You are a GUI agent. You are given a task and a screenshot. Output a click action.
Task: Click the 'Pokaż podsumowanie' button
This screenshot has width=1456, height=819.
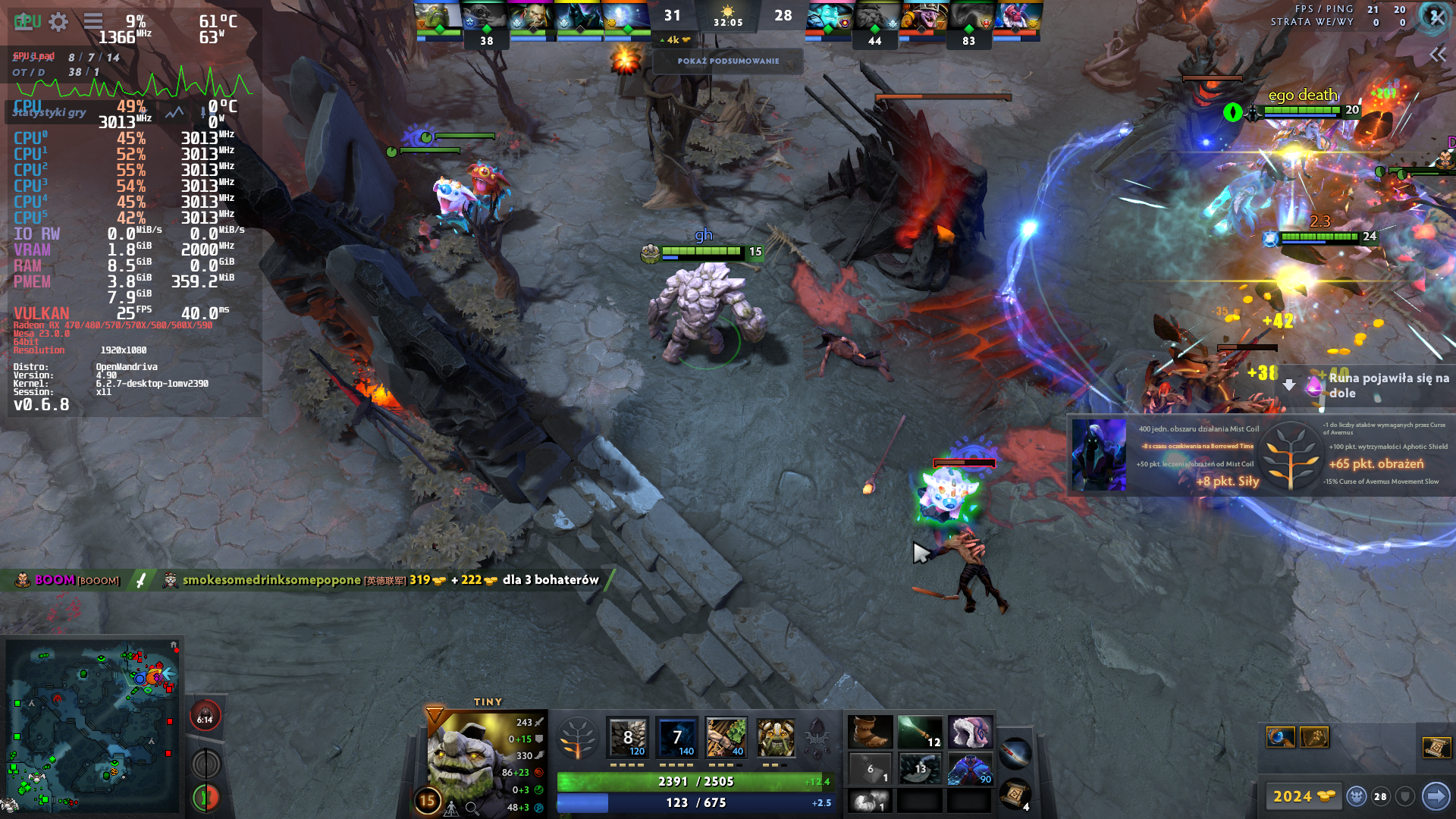pyautogui.click(x=728, y=61)
